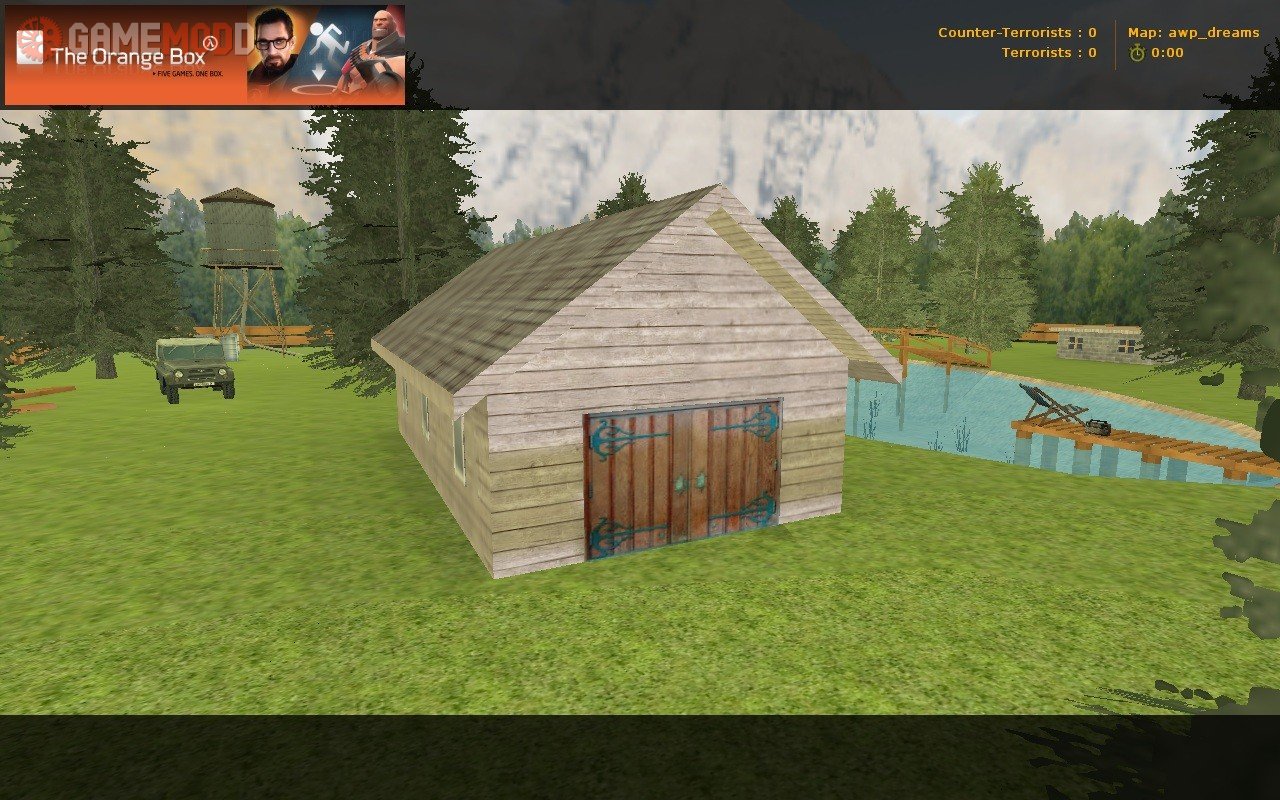Open The Orange Box advertisement banner

205,55
